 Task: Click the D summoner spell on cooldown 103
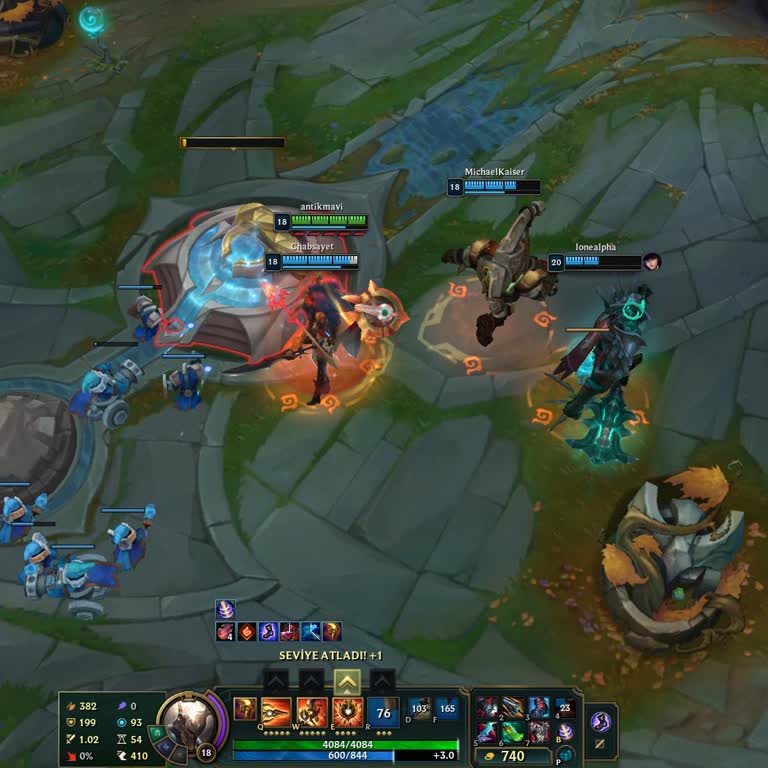point(420,709)
